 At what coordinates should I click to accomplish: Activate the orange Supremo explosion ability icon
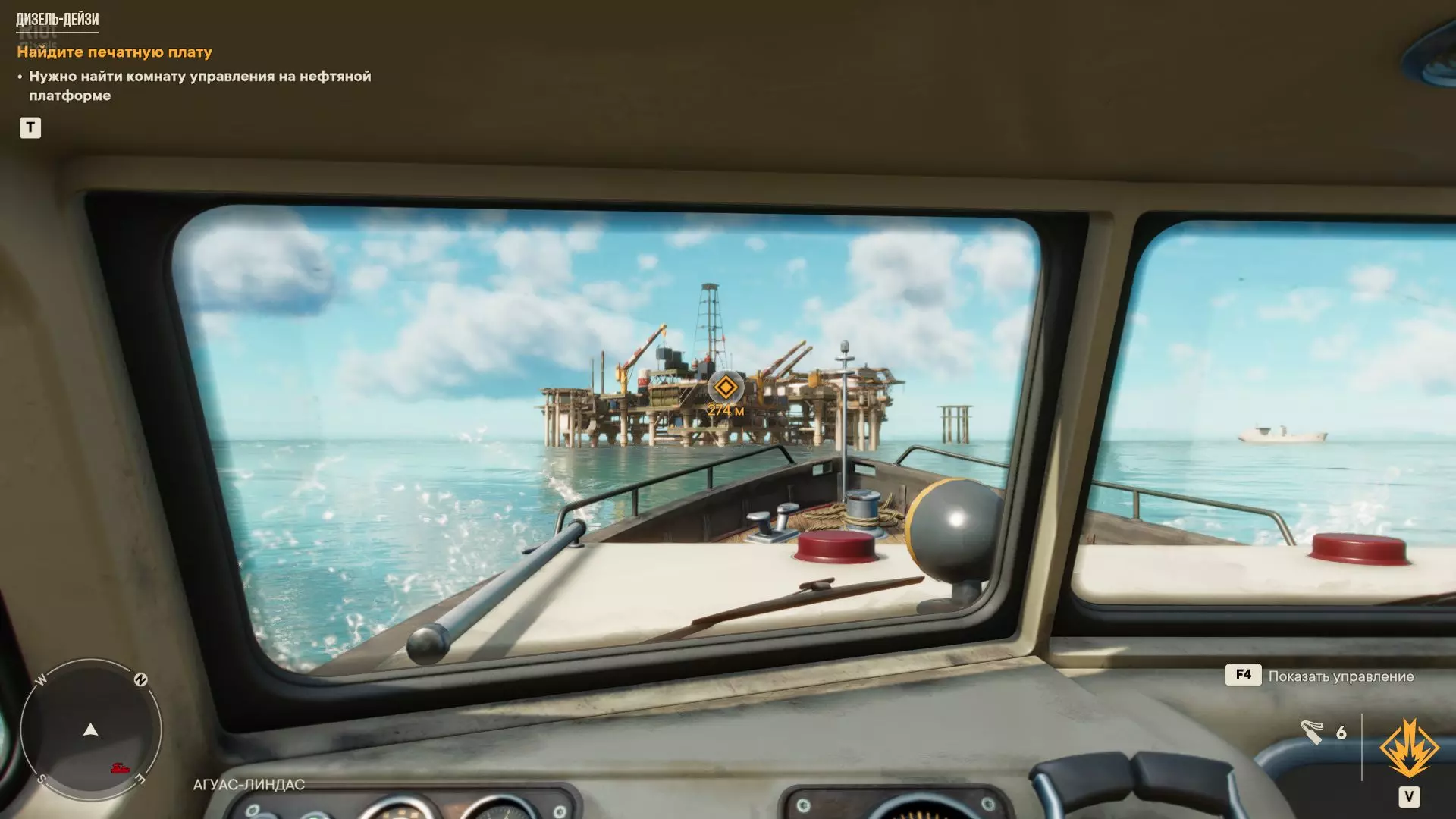point(1409,749)
